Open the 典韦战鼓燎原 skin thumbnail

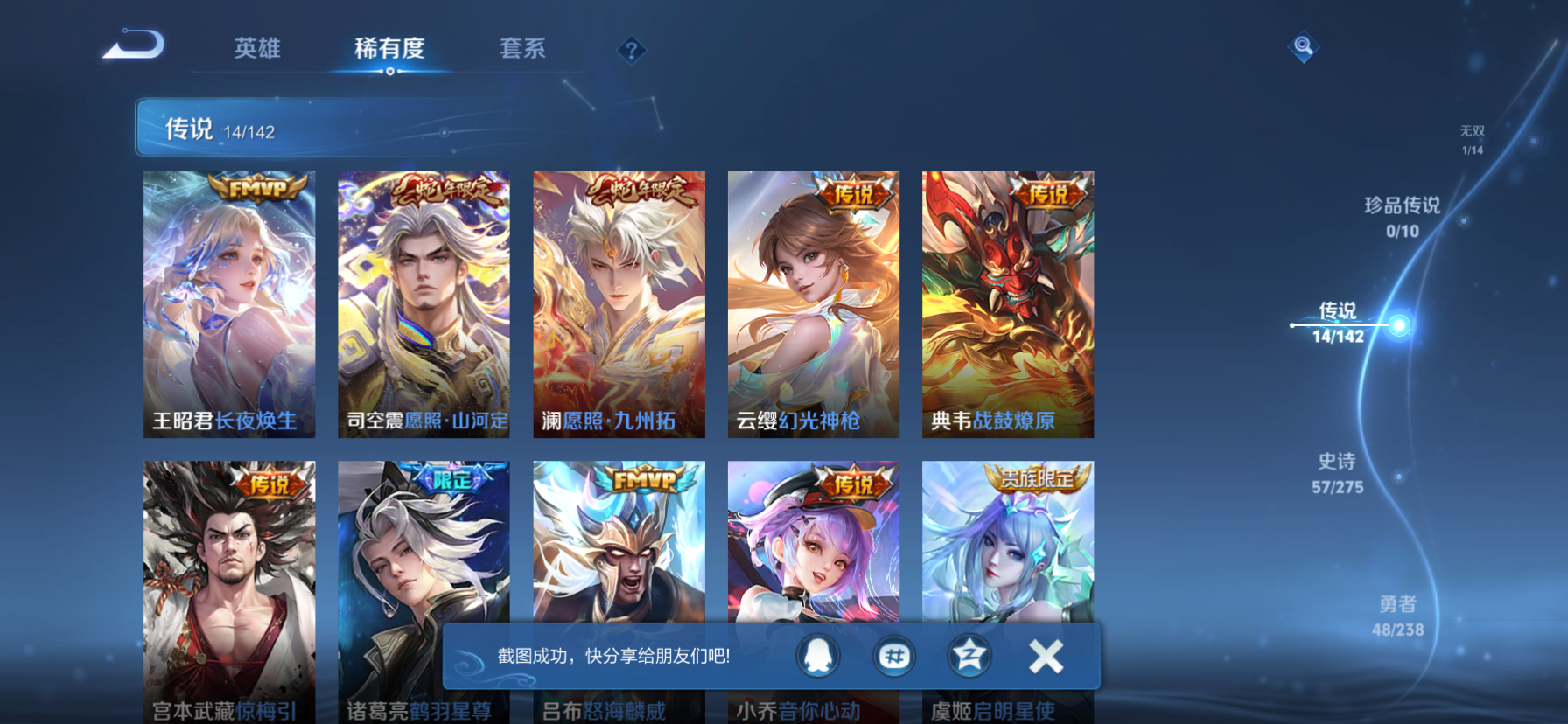point(1005,304)
